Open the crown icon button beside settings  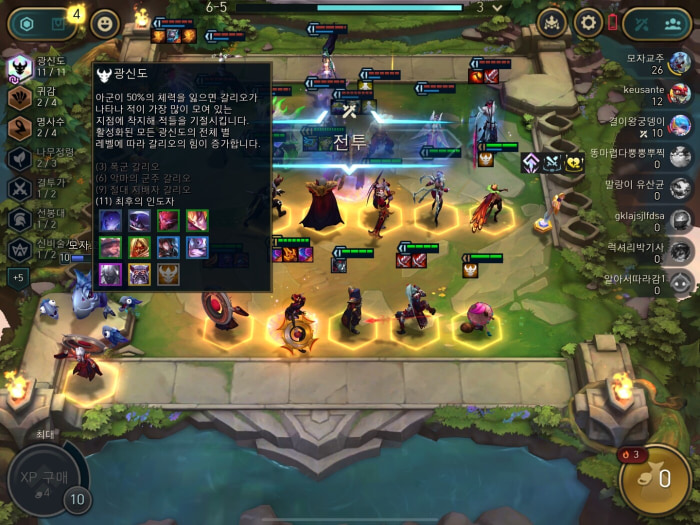point(552,22)
